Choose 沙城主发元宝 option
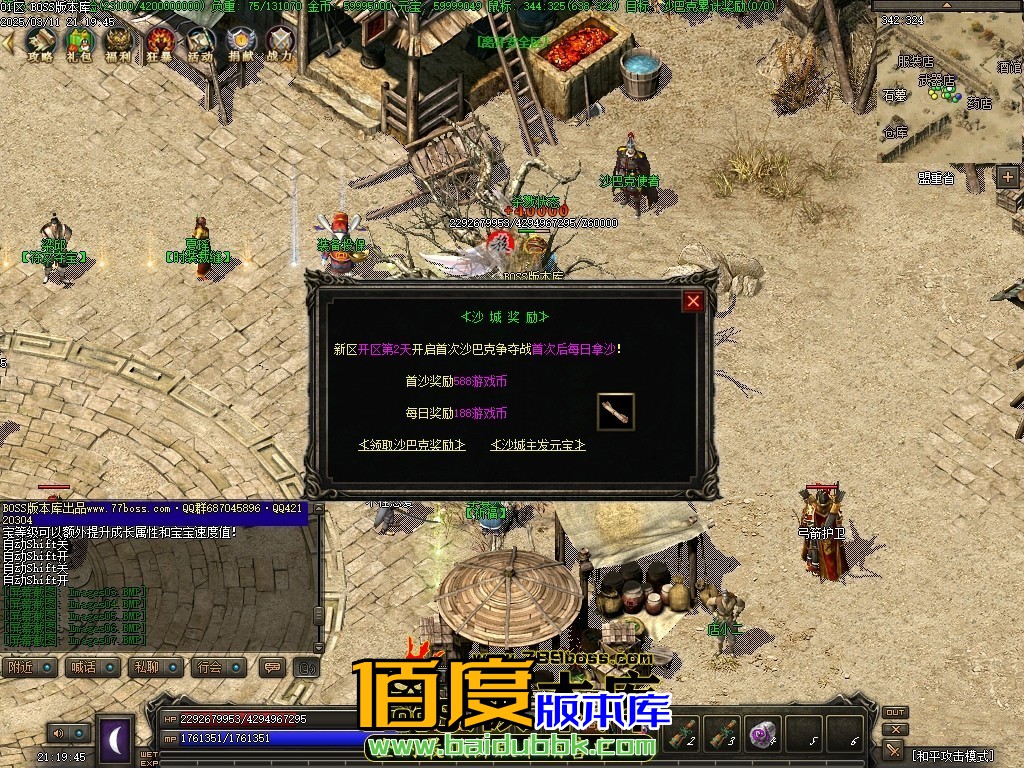 pyautogui.click(x=537, y=445)
